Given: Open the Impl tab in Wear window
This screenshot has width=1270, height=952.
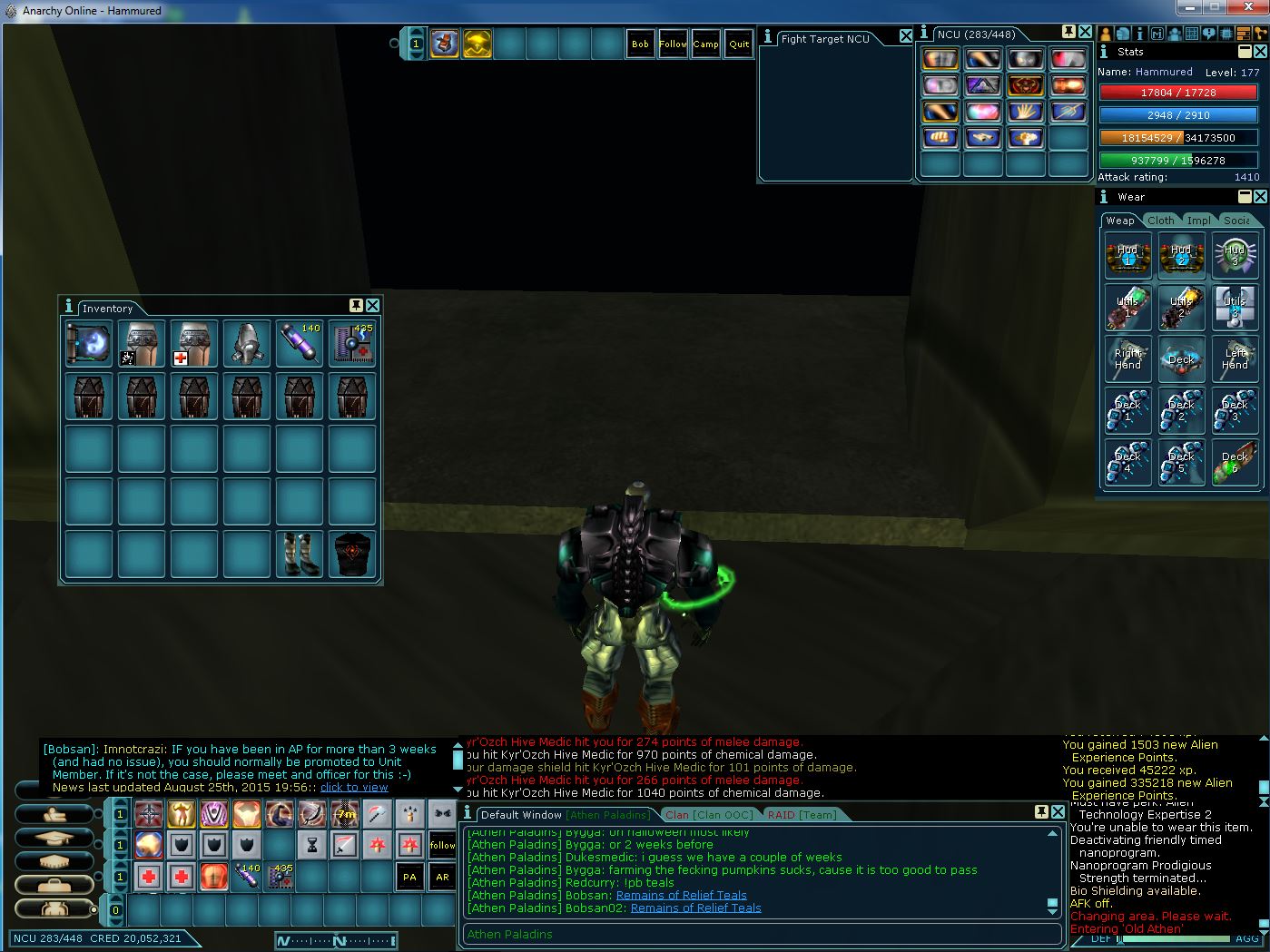Looking at the screenshot, I should [x=1198, y=221].
